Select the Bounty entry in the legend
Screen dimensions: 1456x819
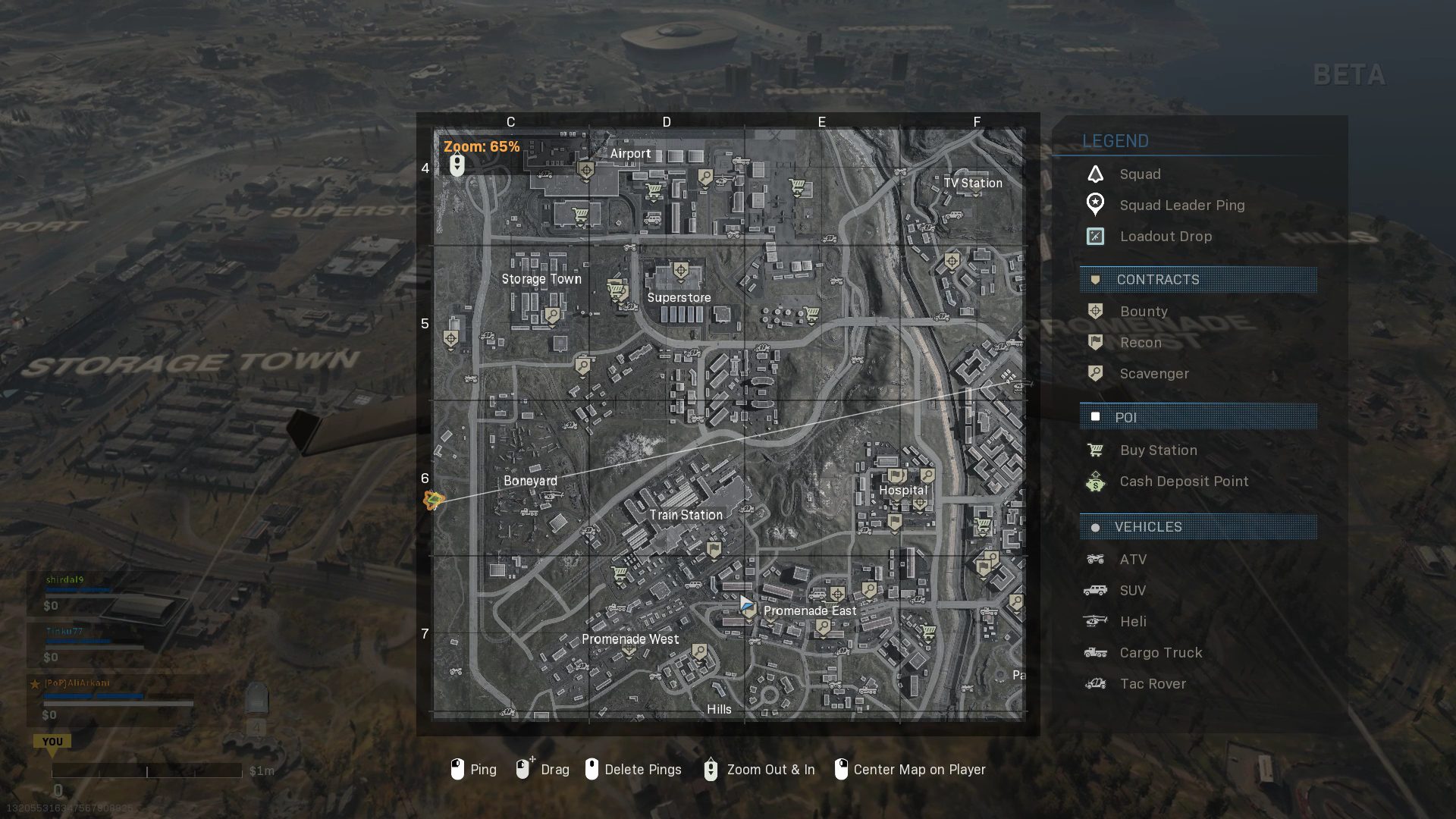point(1144,312)
